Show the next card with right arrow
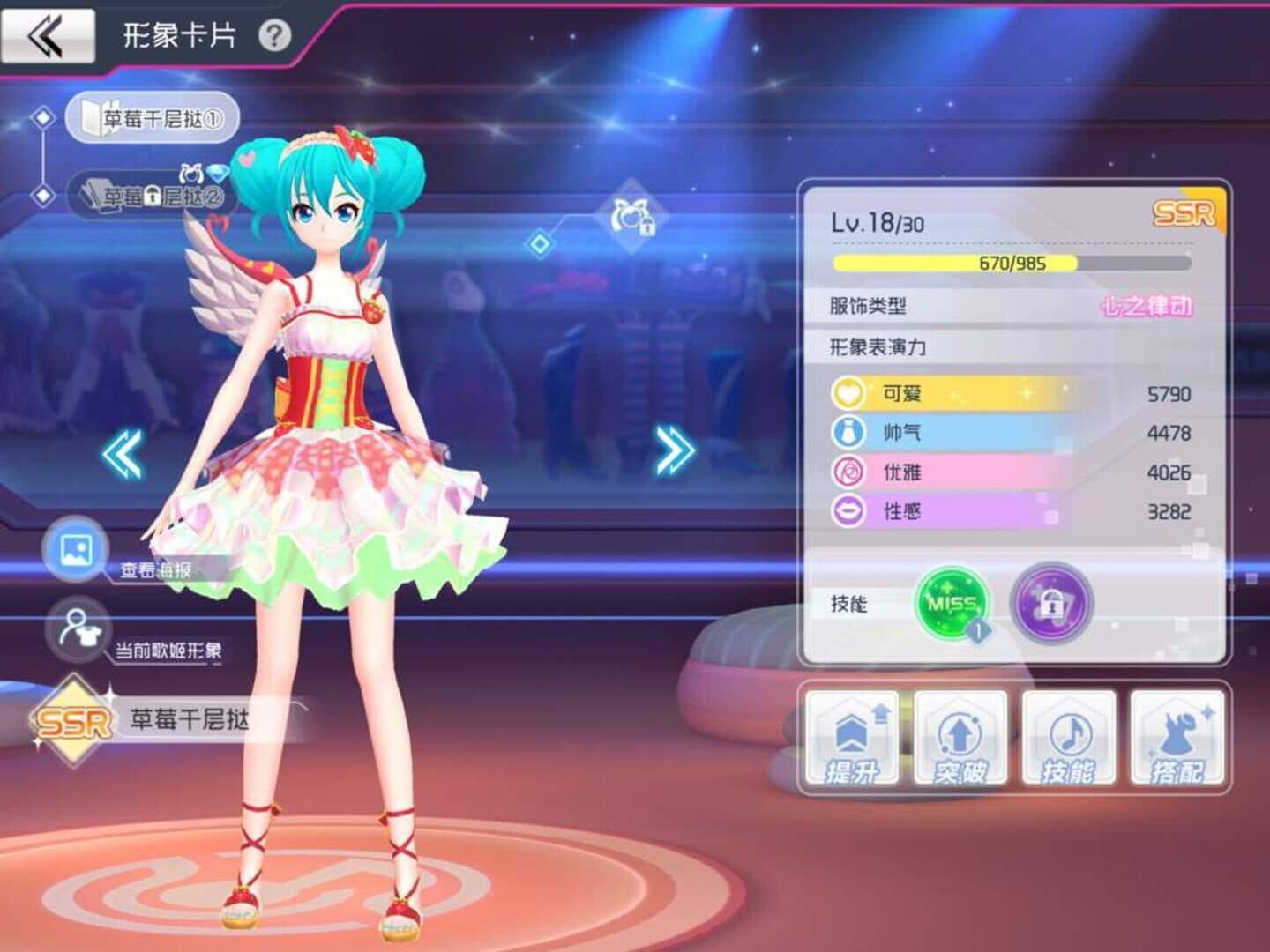This screenshot has height=952, width=1270. (675, 450)
